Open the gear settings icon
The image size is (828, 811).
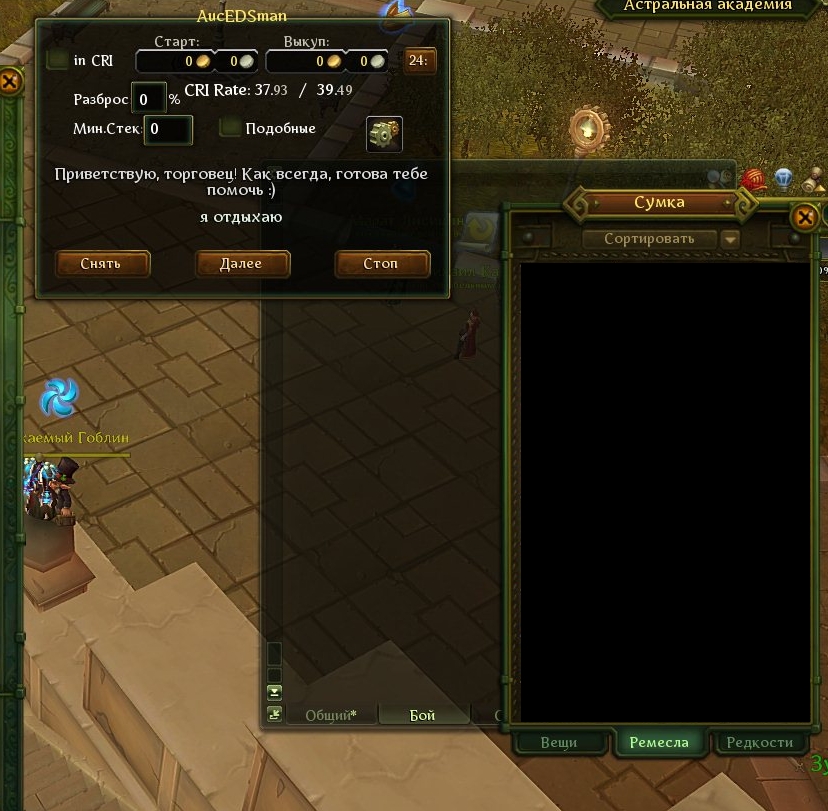point(384,133)
